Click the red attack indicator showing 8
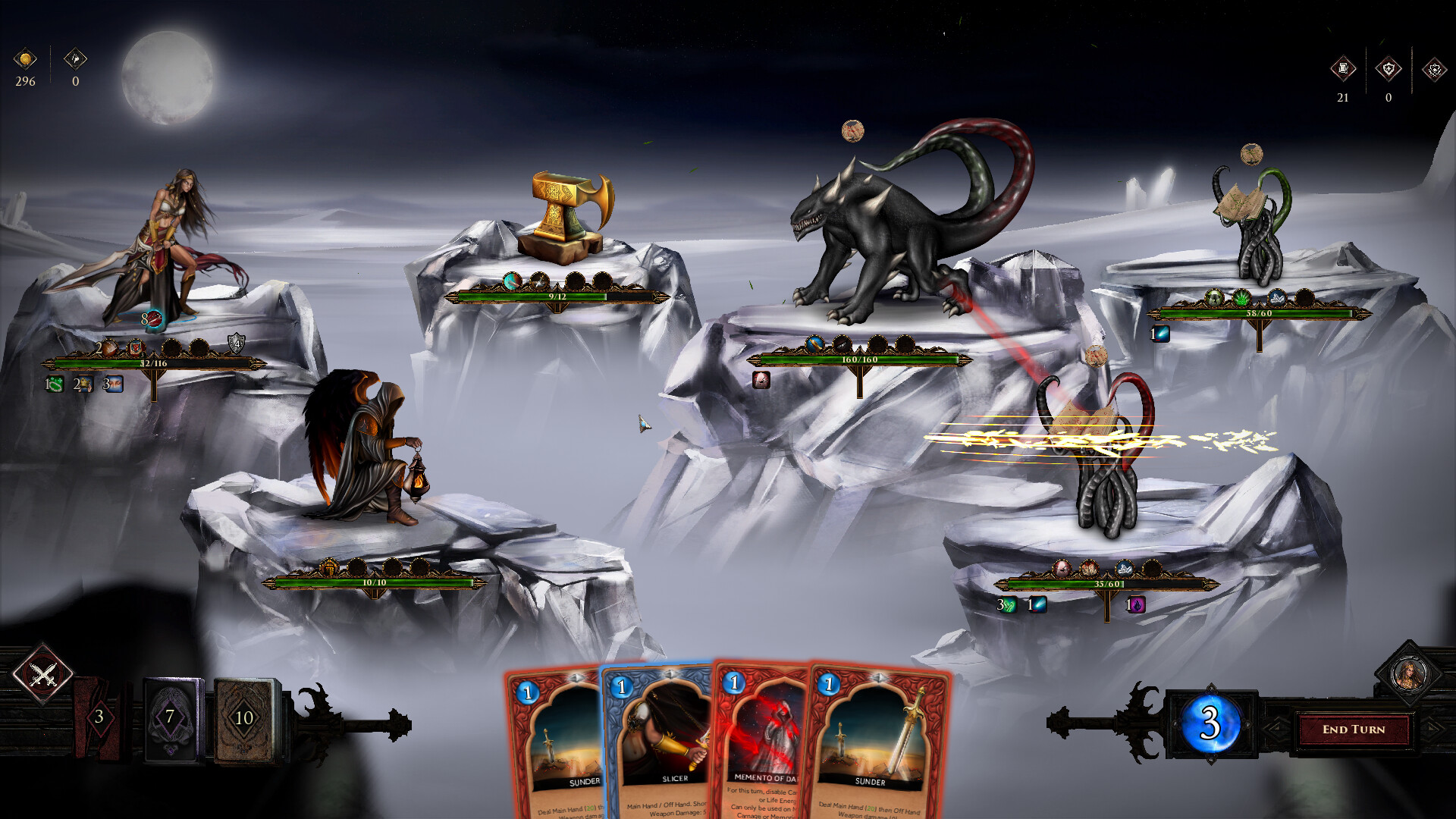This screenshot has height=819, width=1456. [x=154, y=319]
